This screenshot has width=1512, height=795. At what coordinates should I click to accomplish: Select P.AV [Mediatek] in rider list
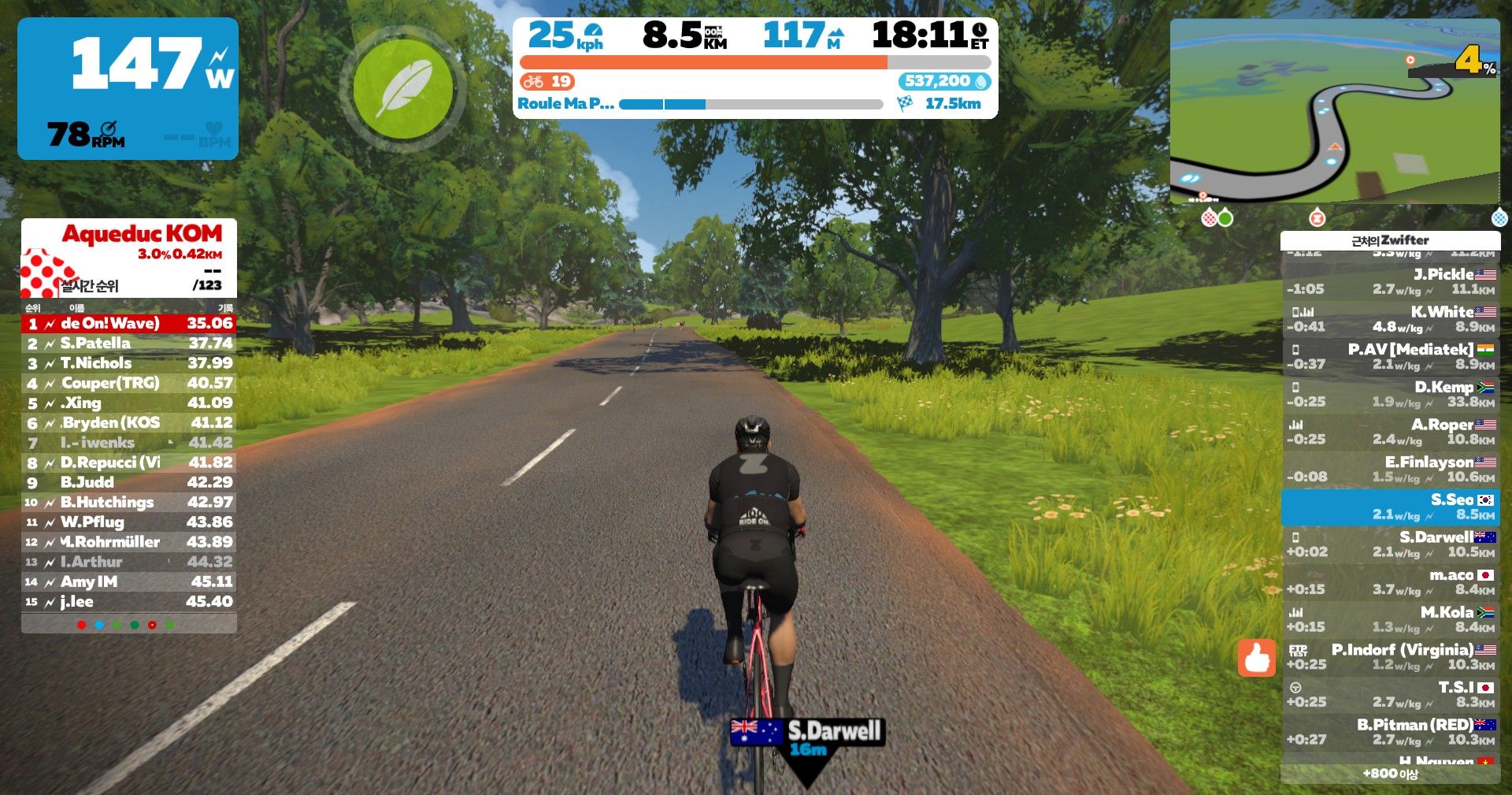(1391, 356)
